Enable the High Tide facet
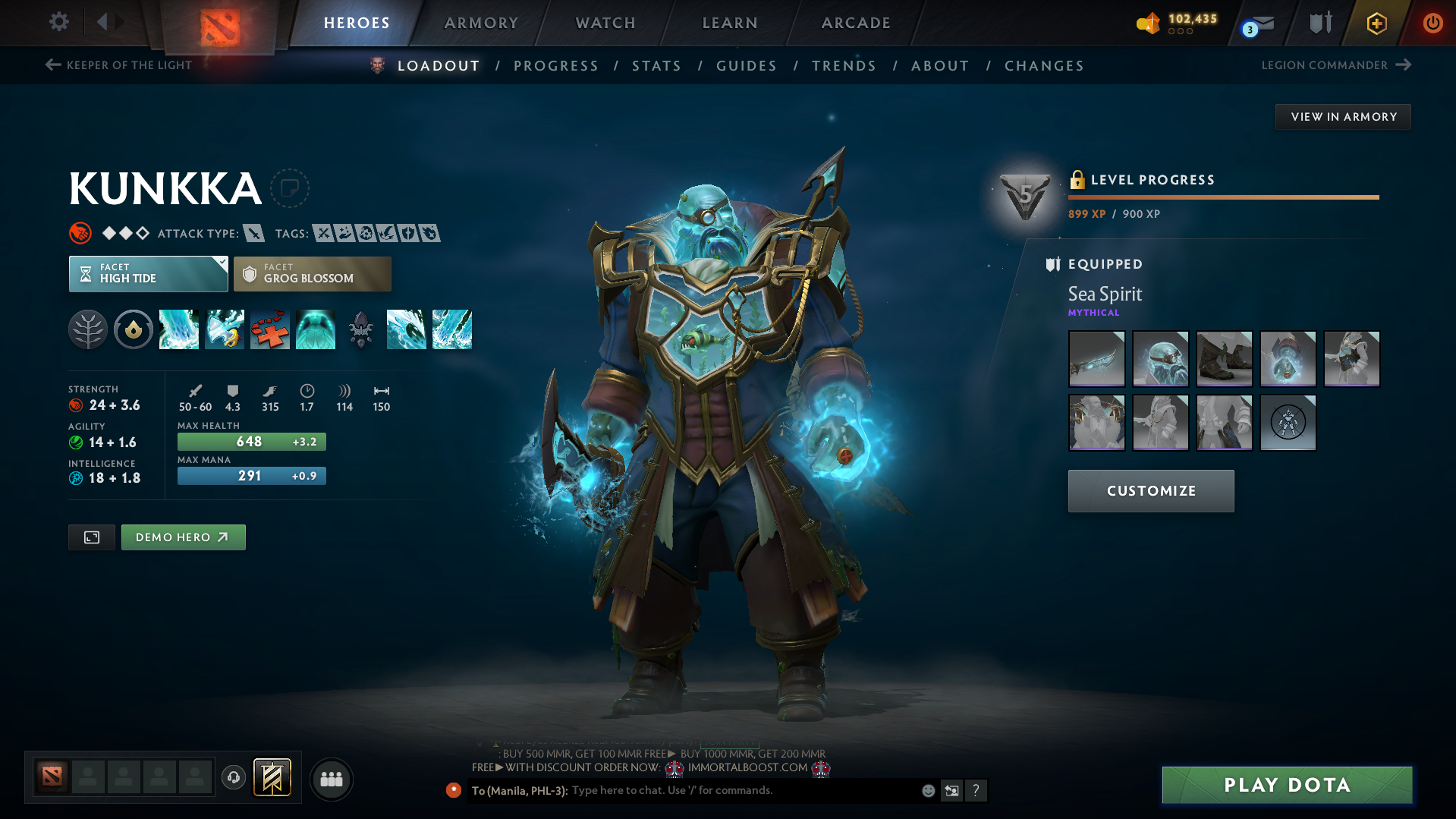 point(141,273)
